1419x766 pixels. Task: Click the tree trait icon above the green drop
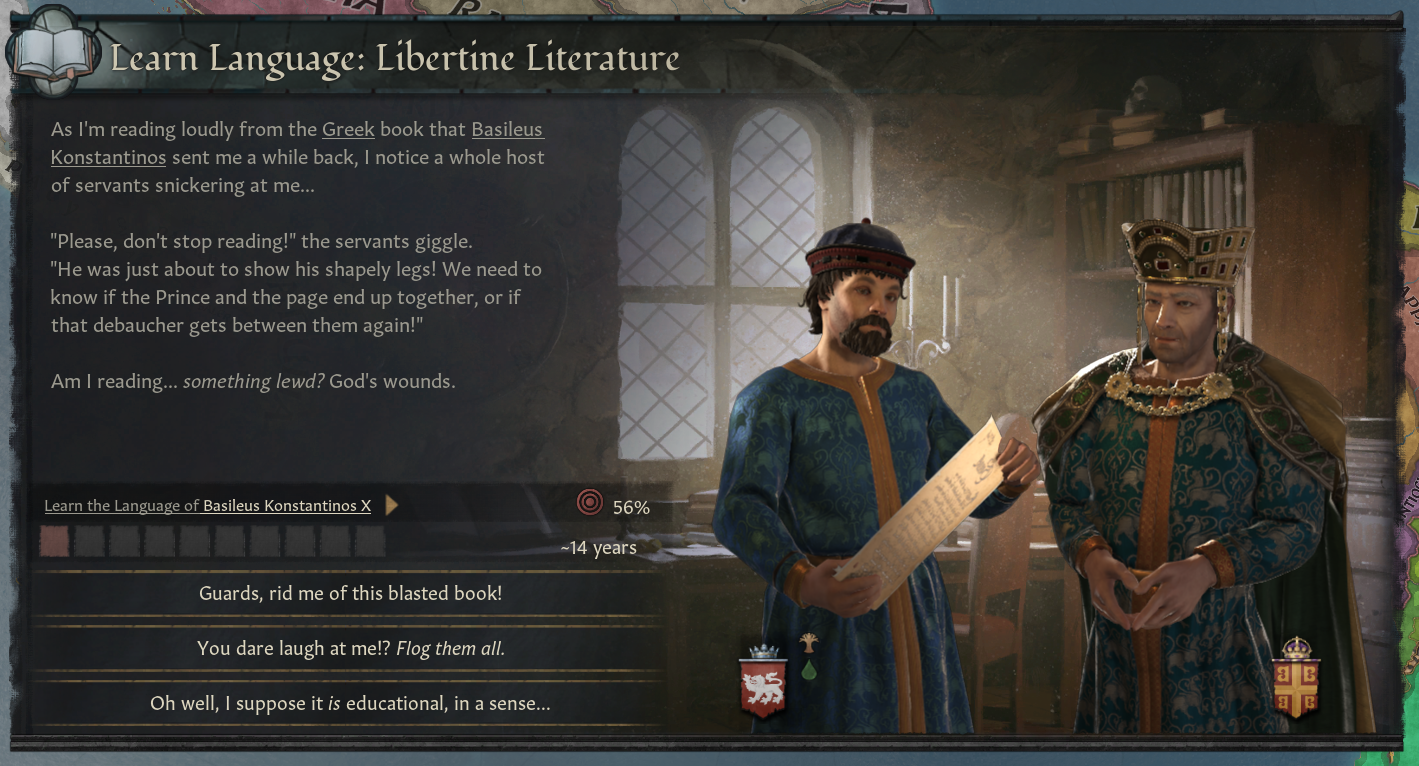click(809, 643)
